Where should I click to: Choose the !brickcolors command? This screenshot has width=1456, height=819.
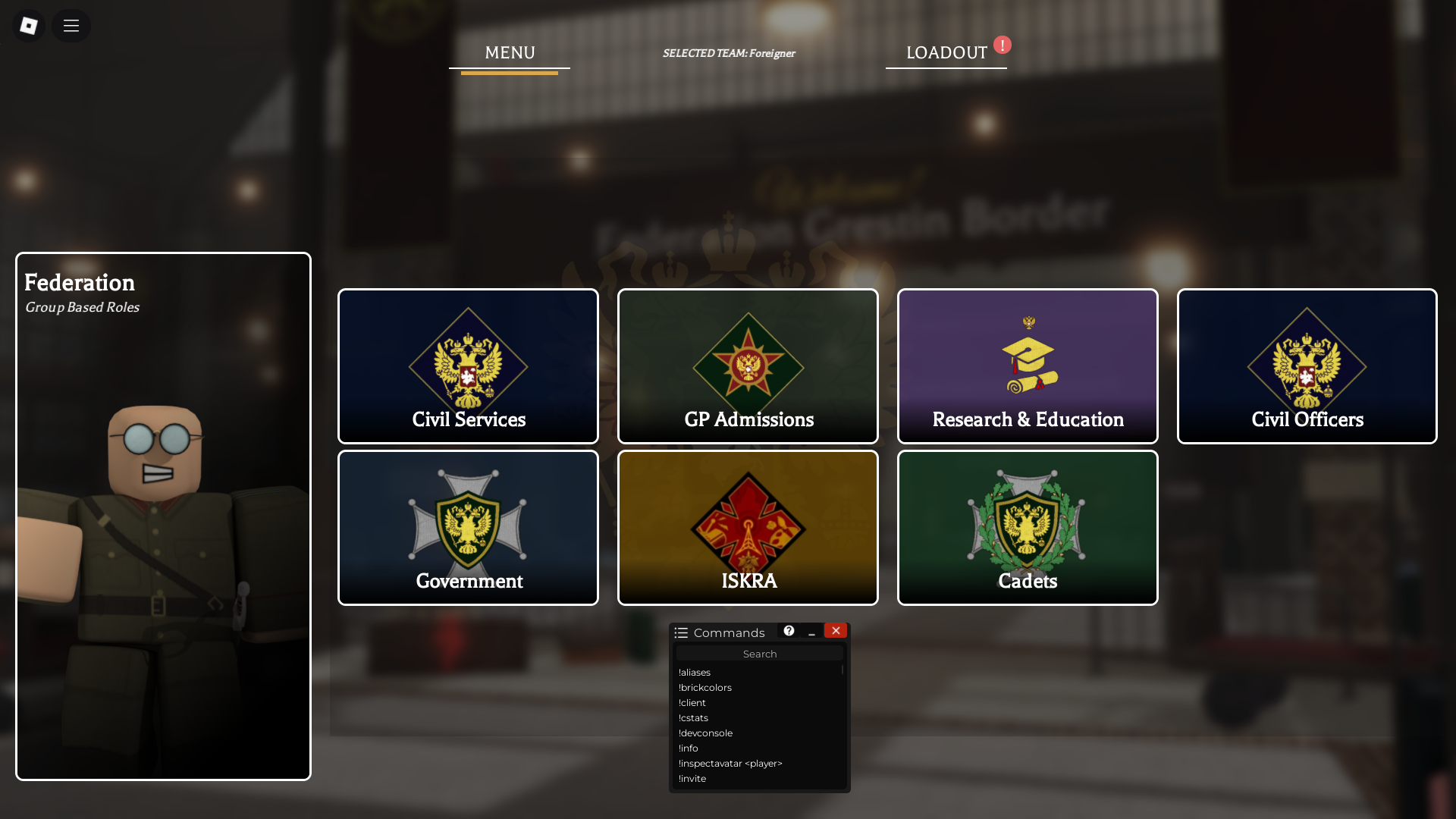705,688
